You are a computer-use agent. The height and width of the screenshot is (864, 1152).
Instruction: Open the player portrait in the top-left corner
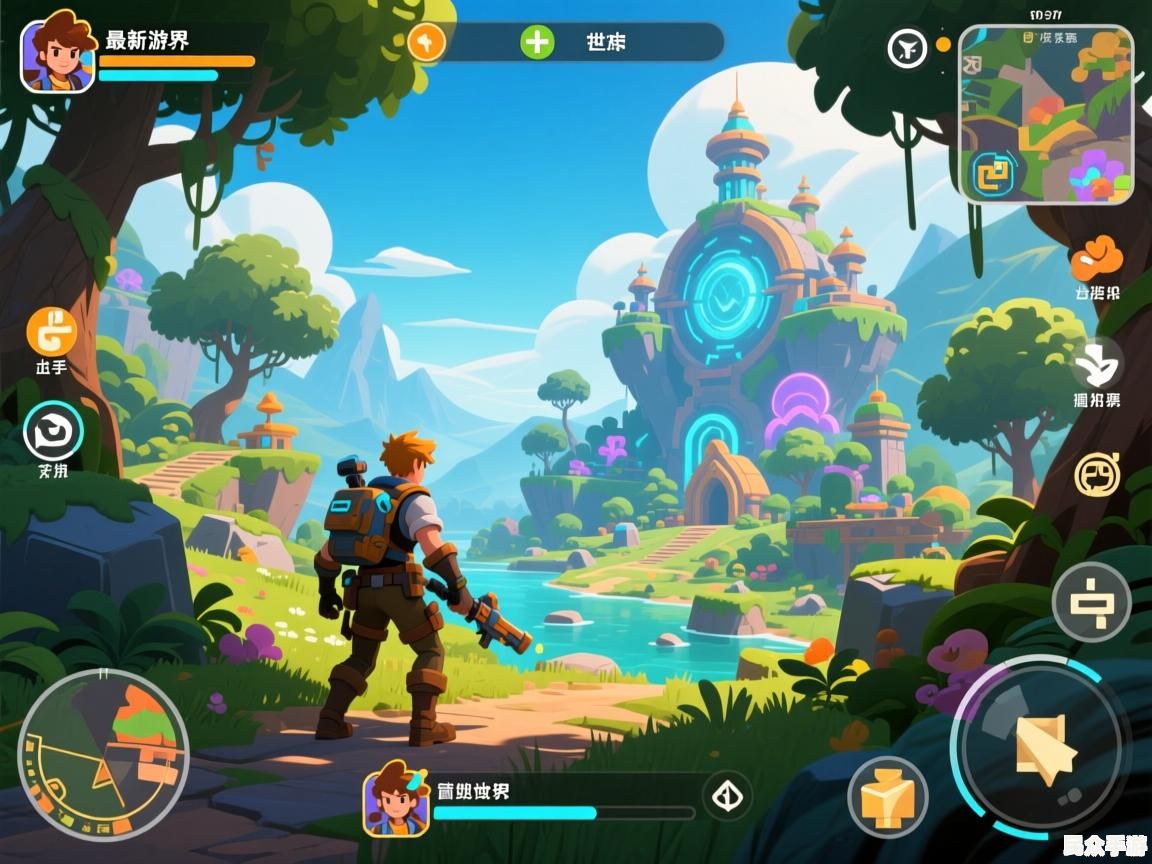tap(57, 57)
